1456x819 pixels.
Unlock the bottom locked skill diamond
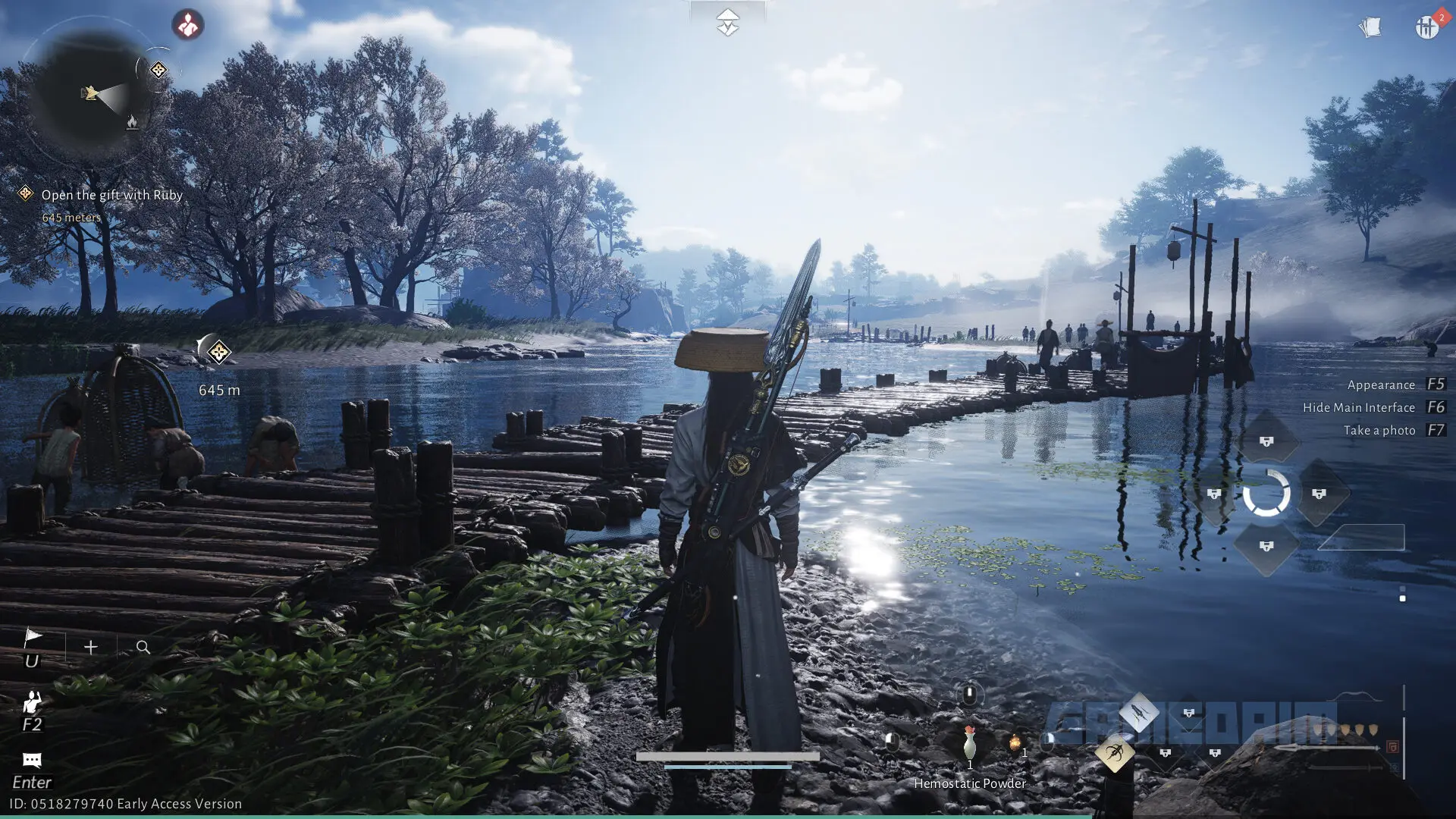[1266, 544]
